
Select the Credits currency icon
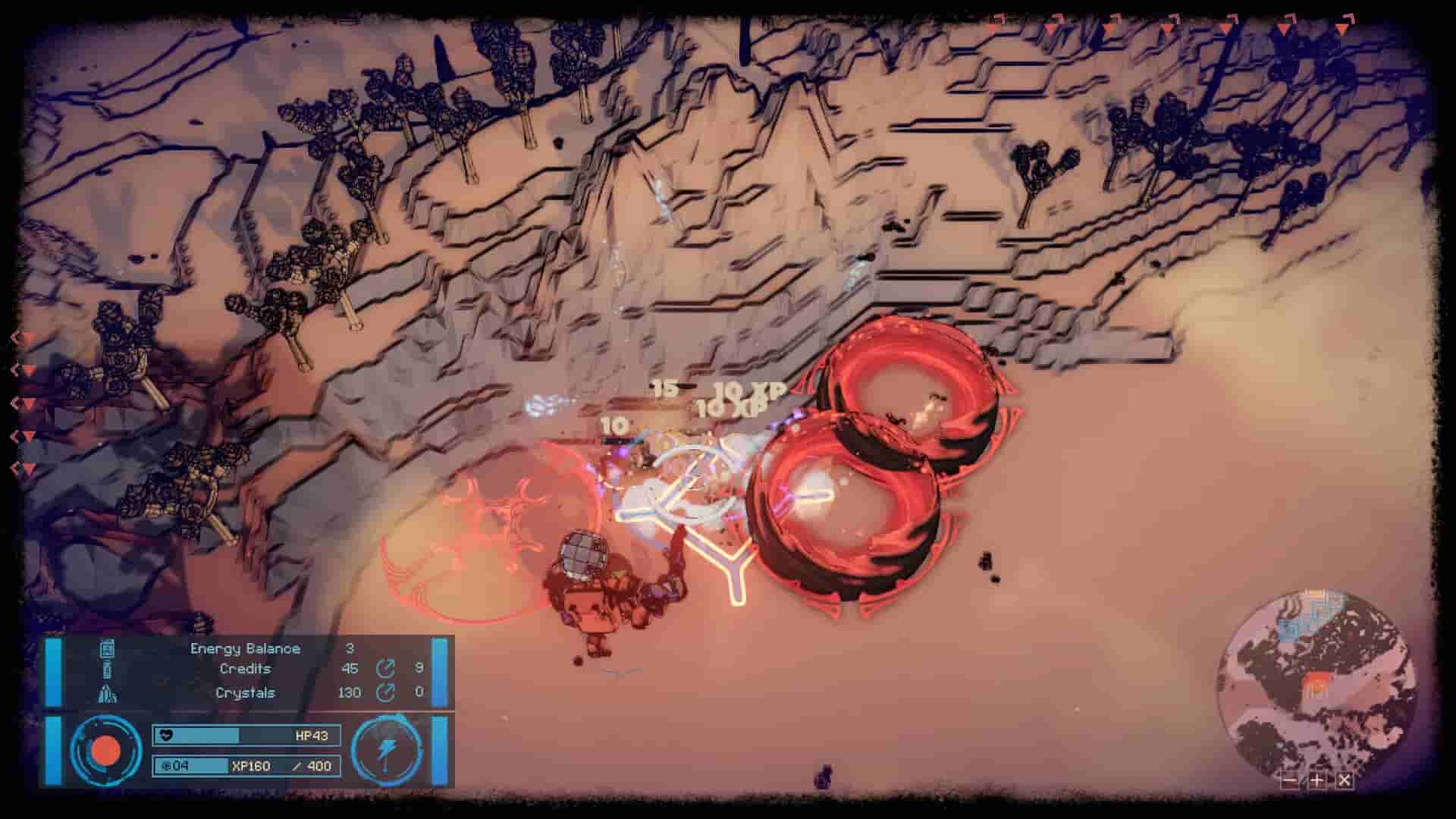[x=106, y=670]
